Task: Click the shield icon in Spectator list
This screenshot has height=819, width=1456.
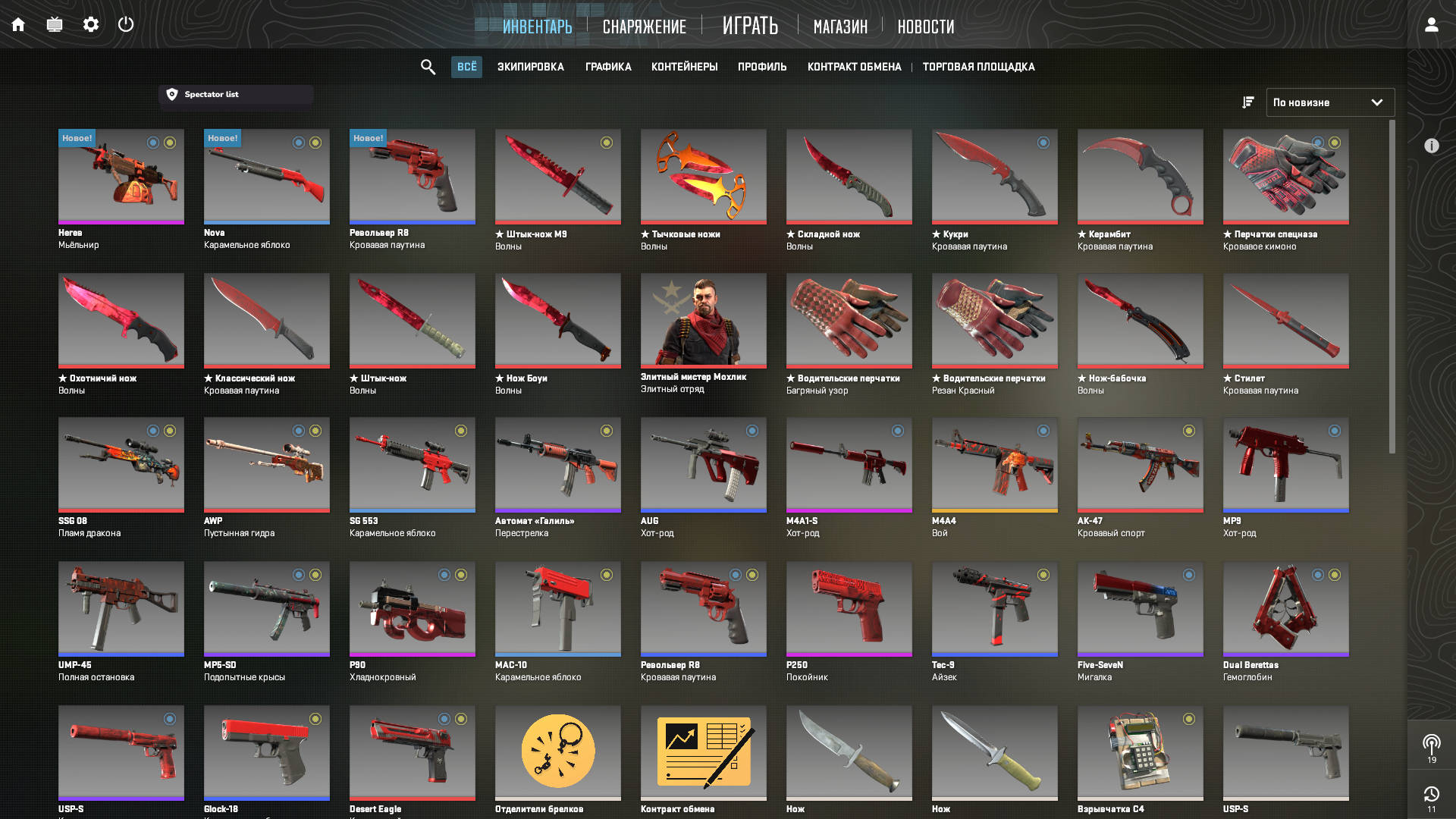Action: pyautogui.click(x=171, y=94)
